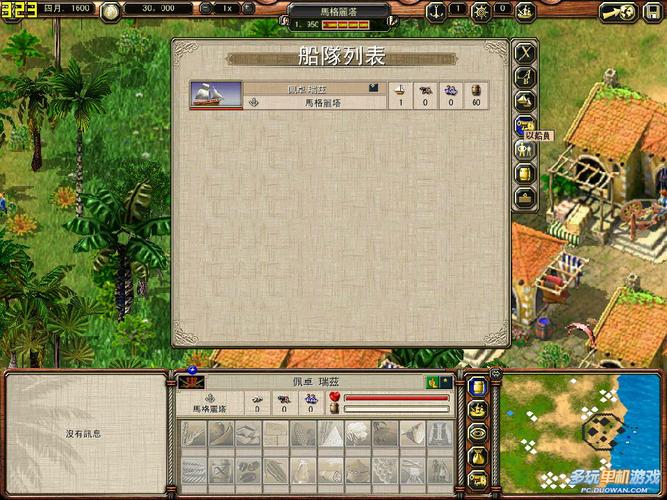The width and height of the screenshot is (667, 500).
Task: Open the barrel cargo icon in the side panel
Action: coord(525,173)
